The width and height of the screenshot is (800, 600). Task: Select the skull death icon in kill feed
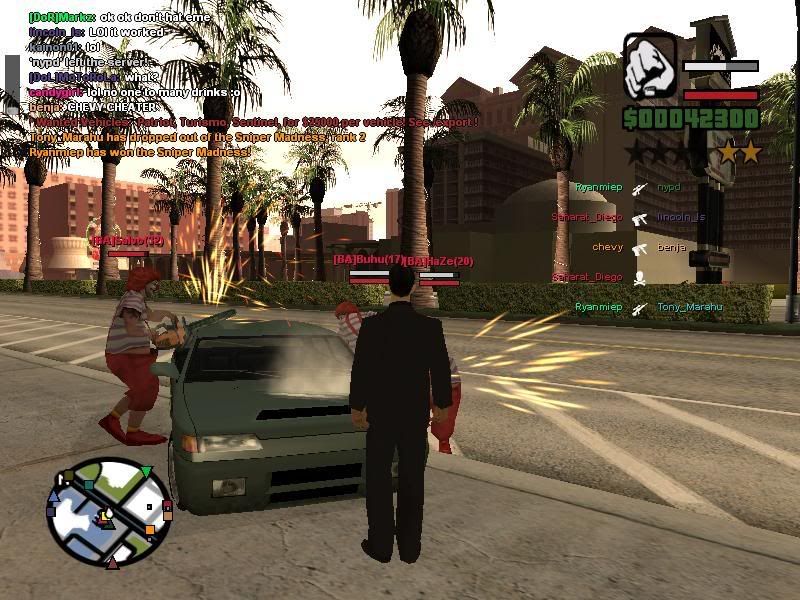coord(639,277)
